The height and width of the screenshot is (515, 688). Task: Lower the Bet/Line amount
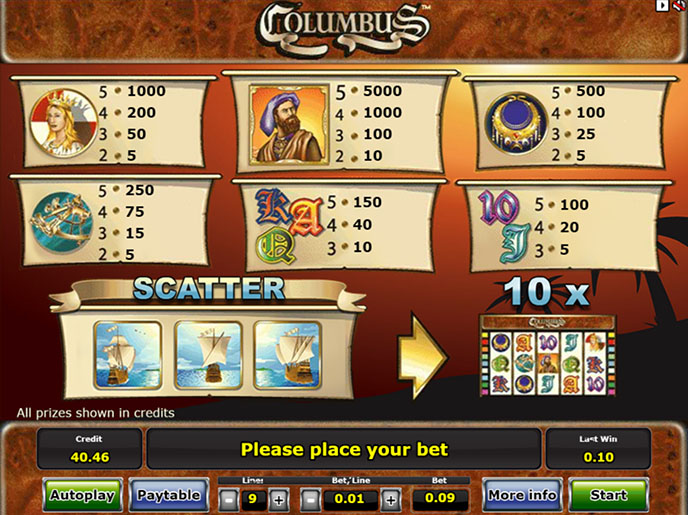point(311,499)
